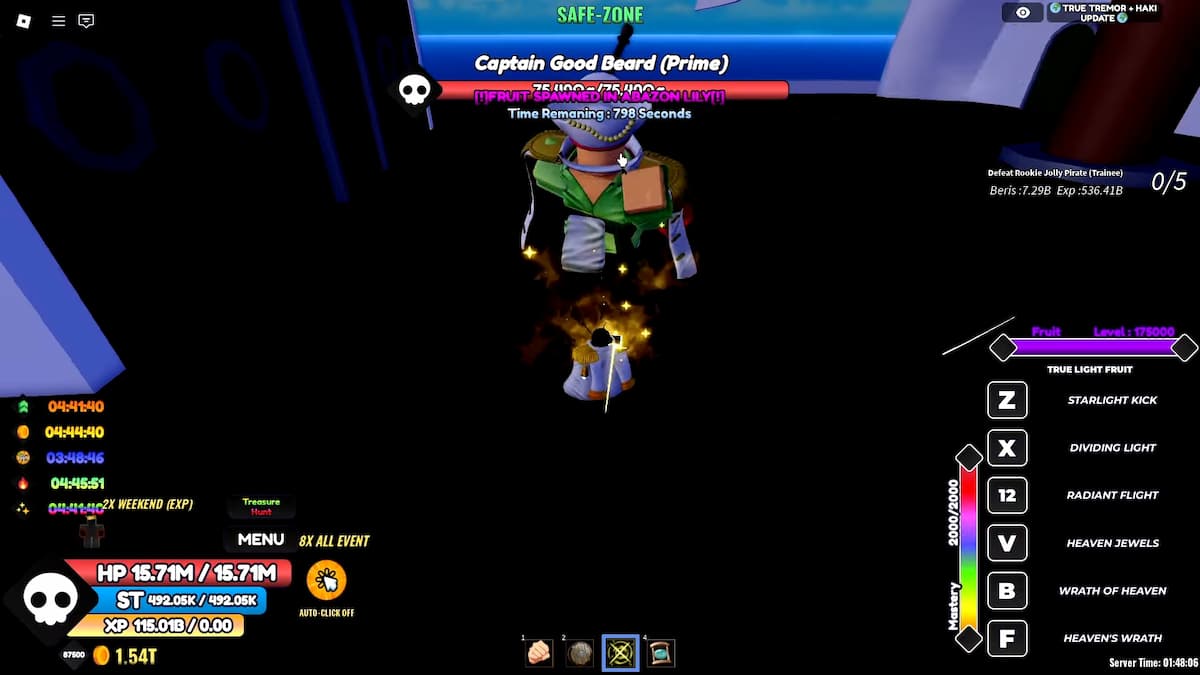Viewport: 1200px width, 675px height.
Task: Toggle the eye visibility button
Action: (1022, 13)
